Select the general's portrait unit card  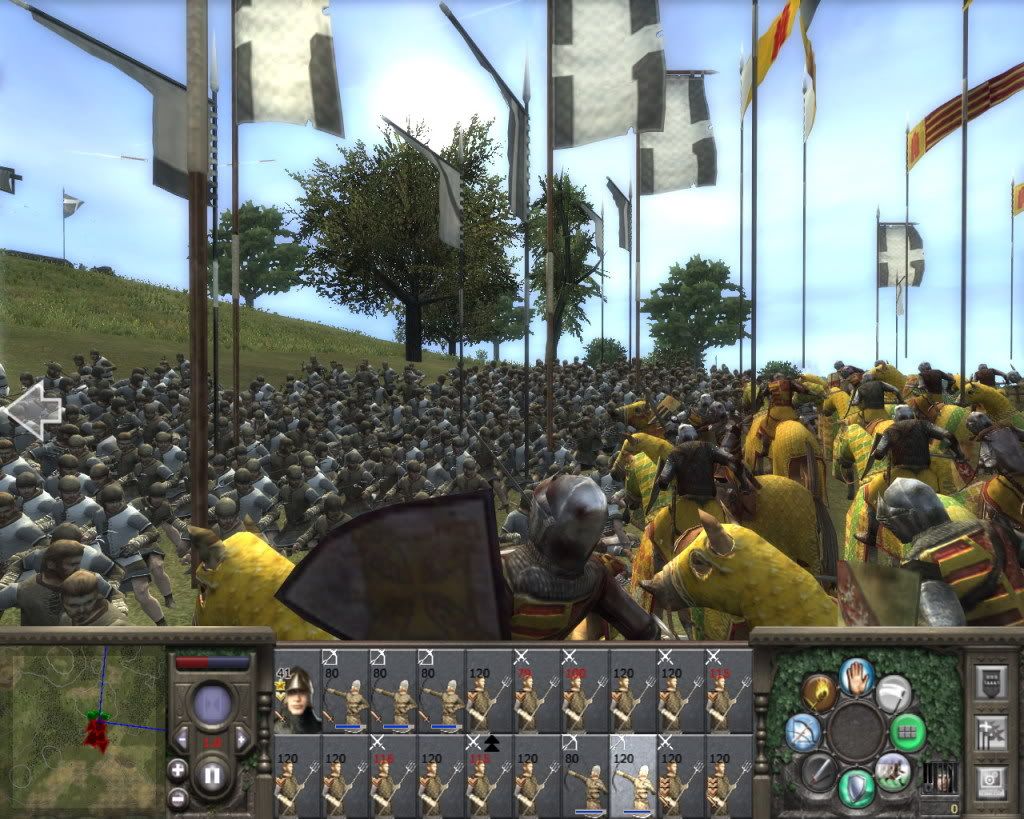tap(297, 692)
